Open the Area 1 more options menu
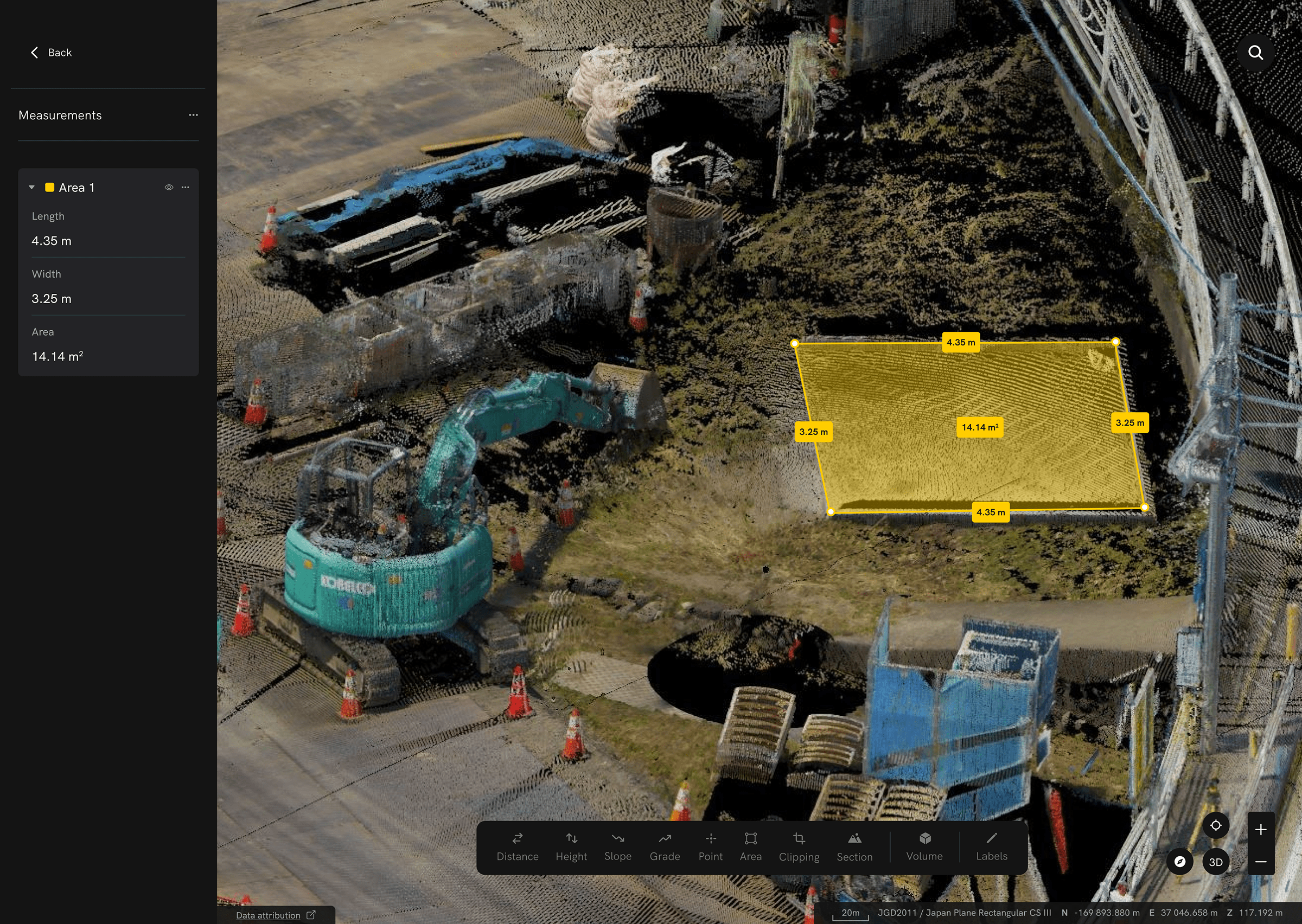 coord(186,187)
